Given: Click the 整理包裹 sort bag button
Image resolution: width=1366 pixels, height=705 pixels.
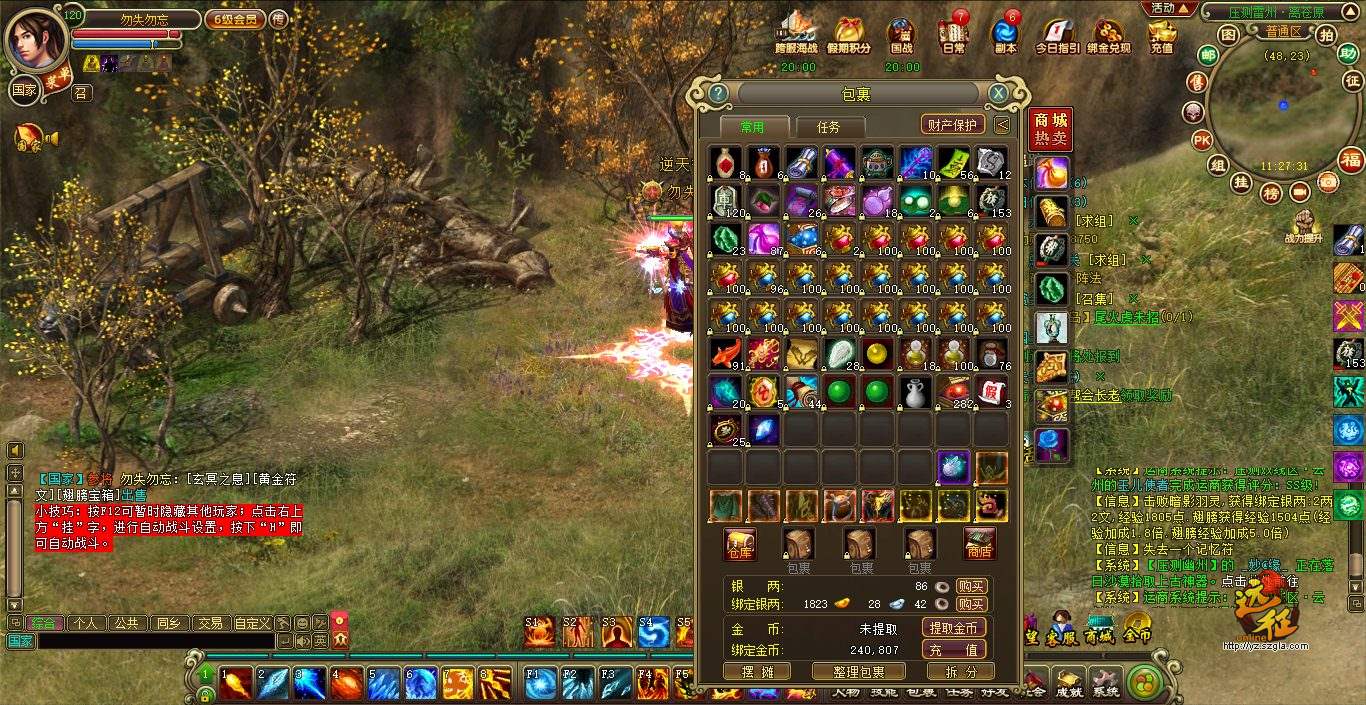Looking at the screenshot, I should (858, 672).
